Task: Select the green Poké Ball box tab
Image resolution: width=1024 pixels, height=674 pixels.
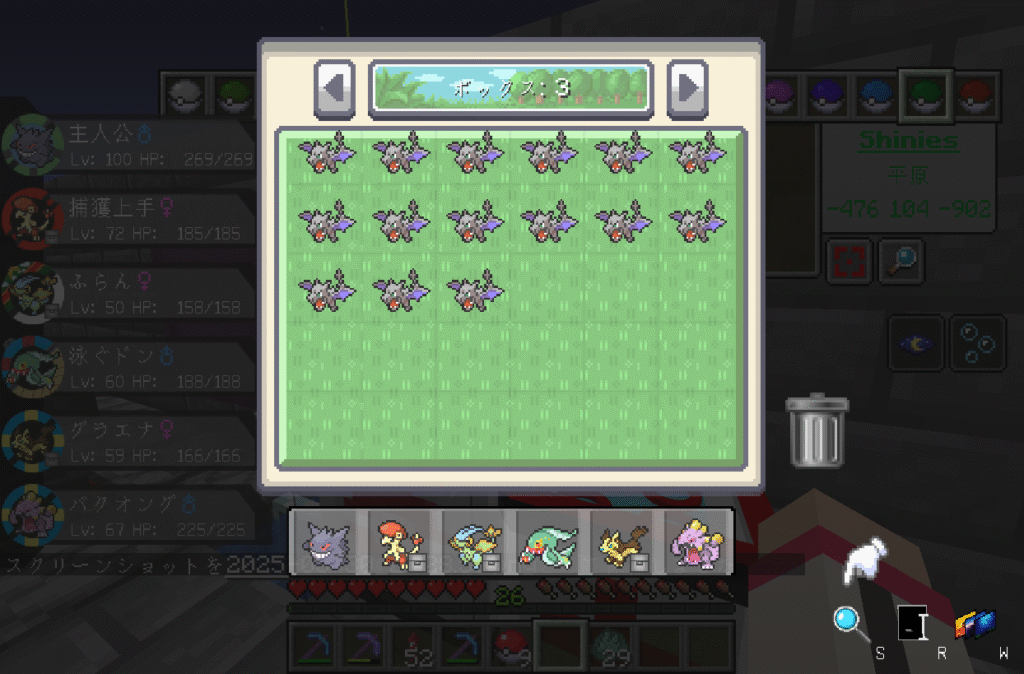Action: pos(924,95)
